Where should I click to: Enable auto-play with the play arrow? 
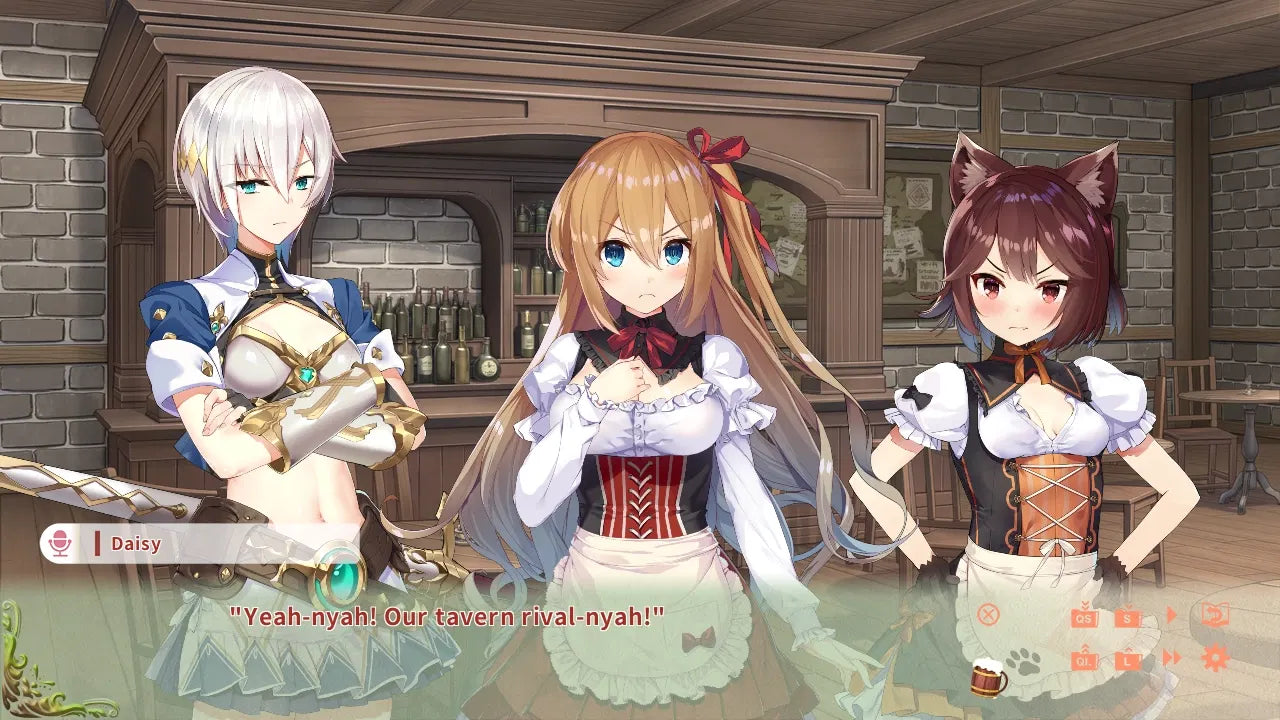coord(1170,614)
